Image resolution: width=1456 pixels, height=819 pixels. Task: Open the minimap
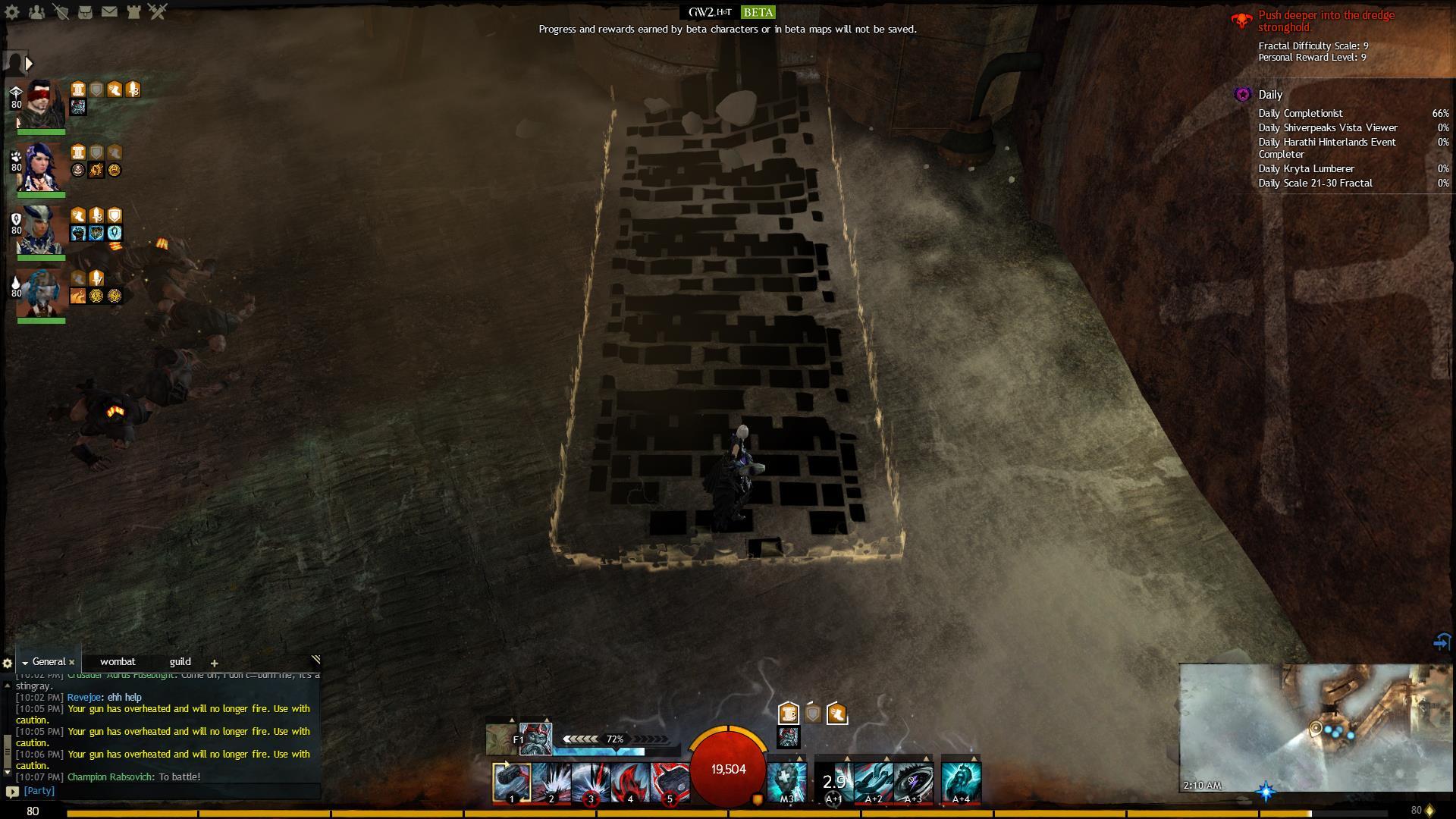point(1316,728)
